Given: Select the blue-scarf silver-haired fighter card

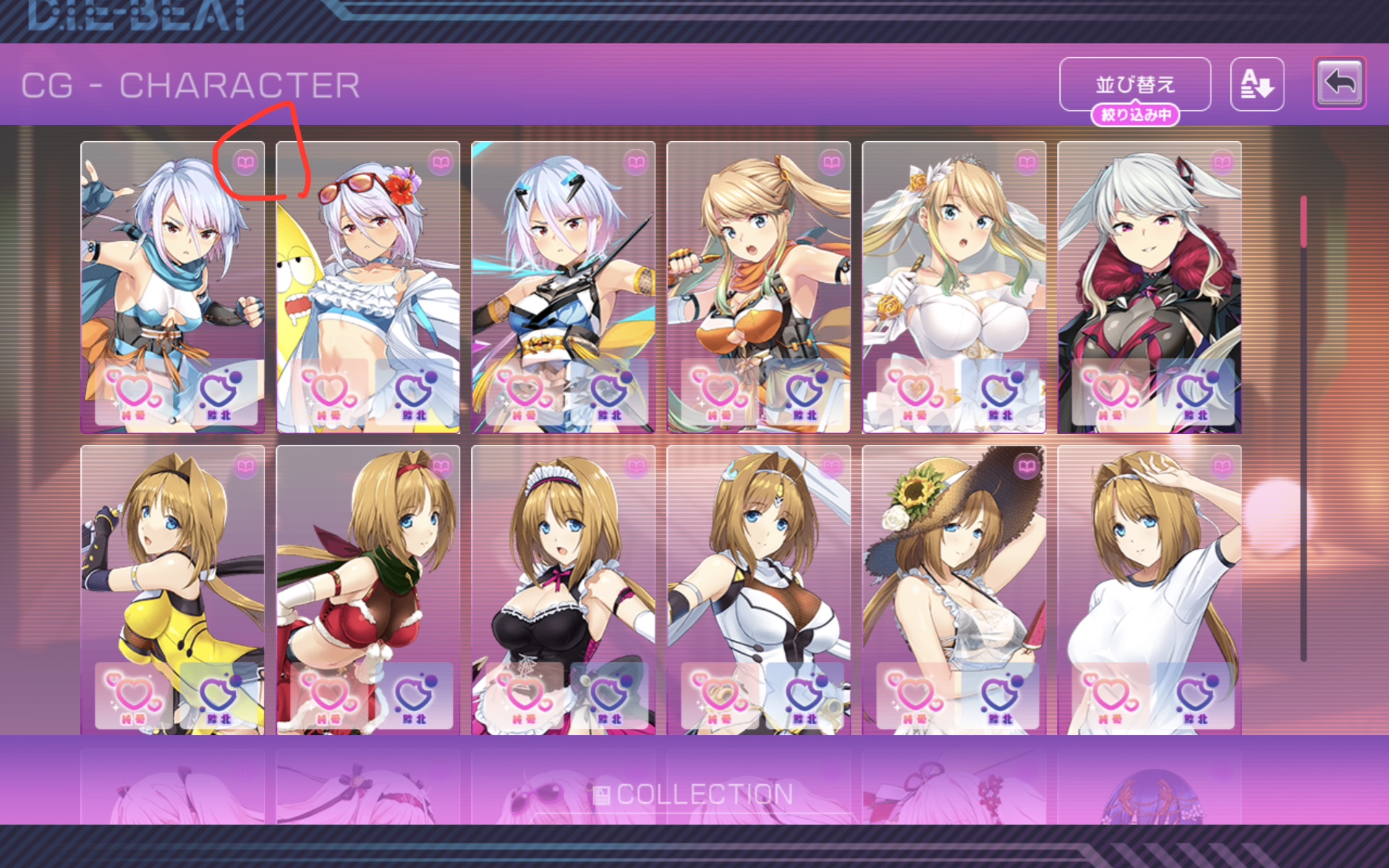Looking at the screenshot, I should (x=172, y=275).
